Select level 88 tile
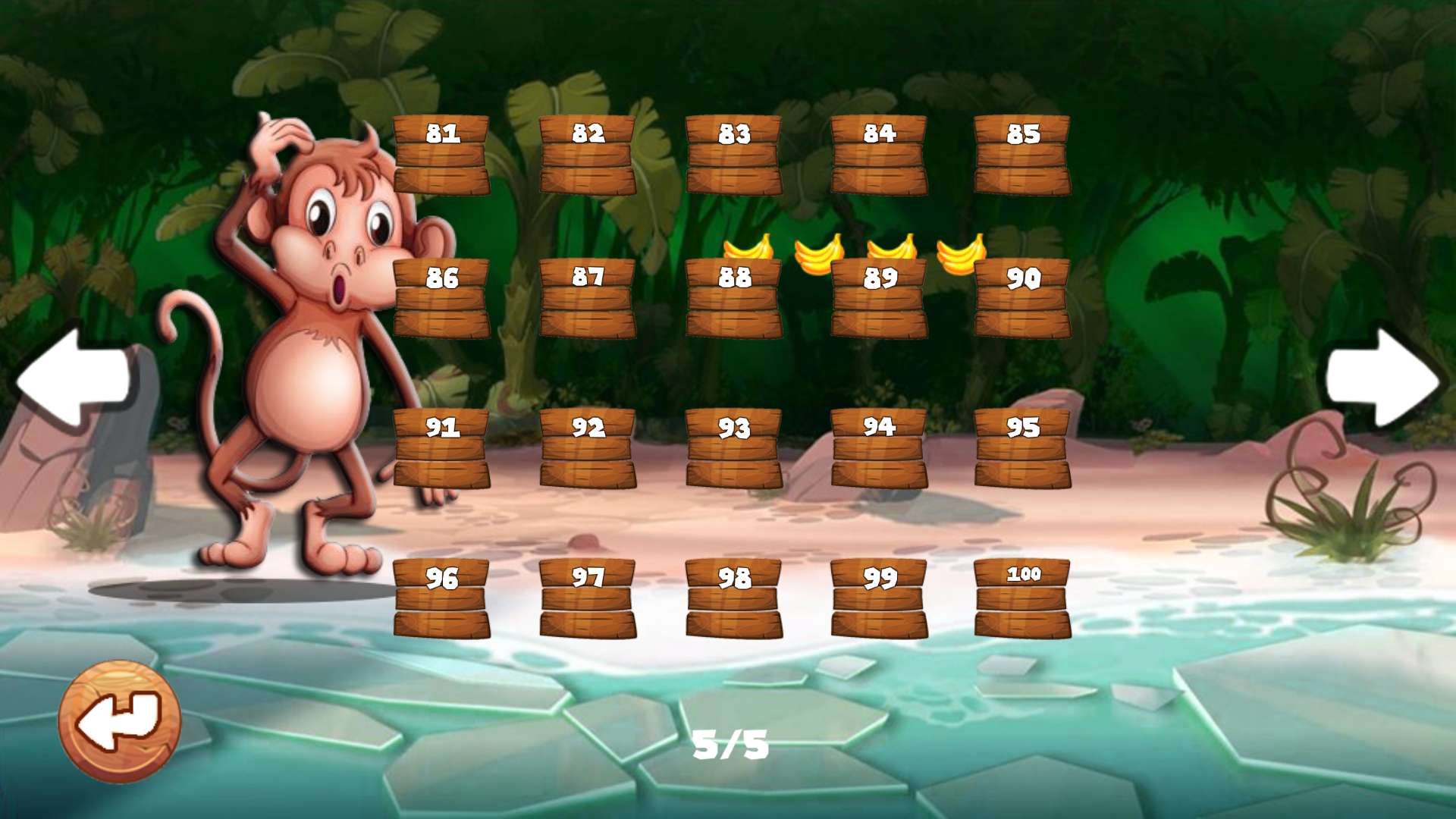The image size is (1456, 819). (733, 298)
